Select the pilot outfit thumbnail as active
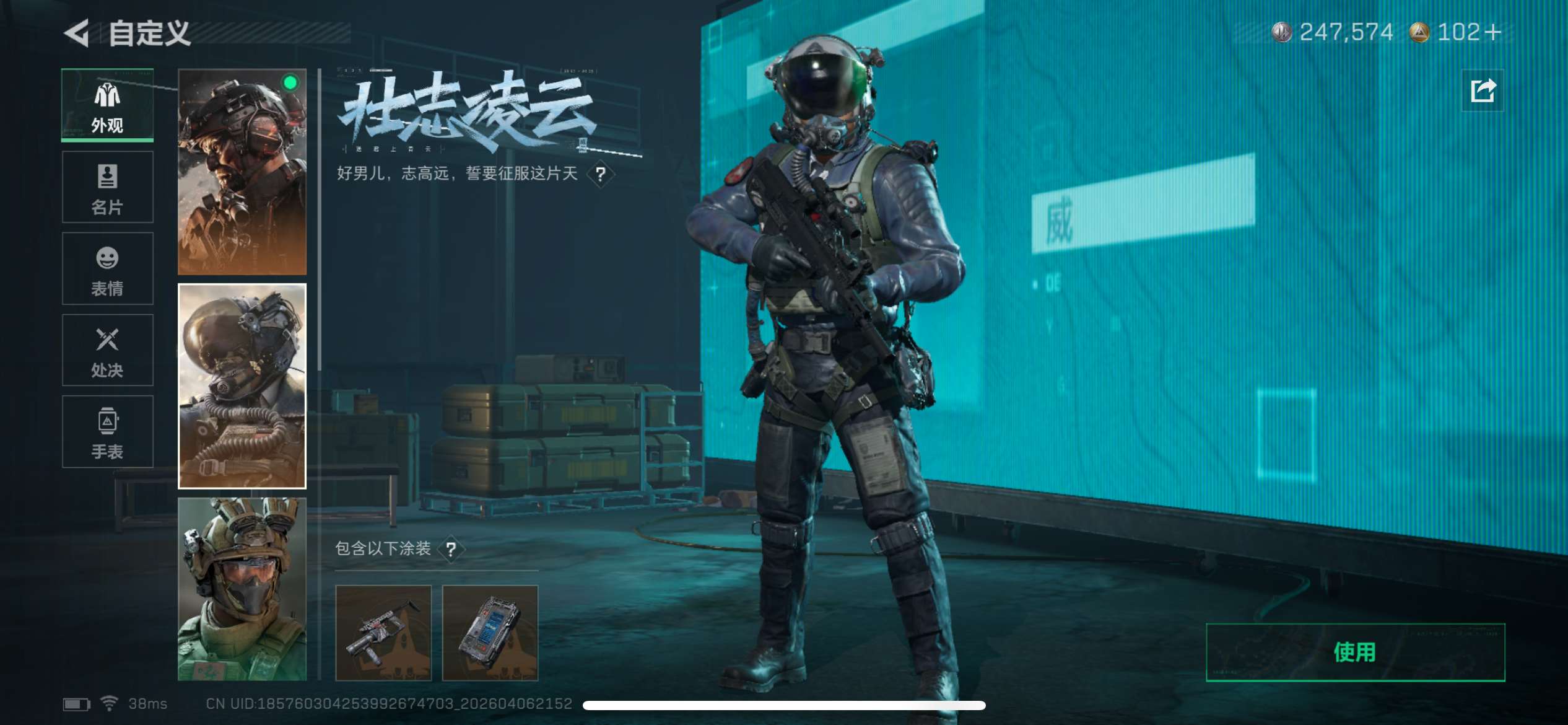 242,384
